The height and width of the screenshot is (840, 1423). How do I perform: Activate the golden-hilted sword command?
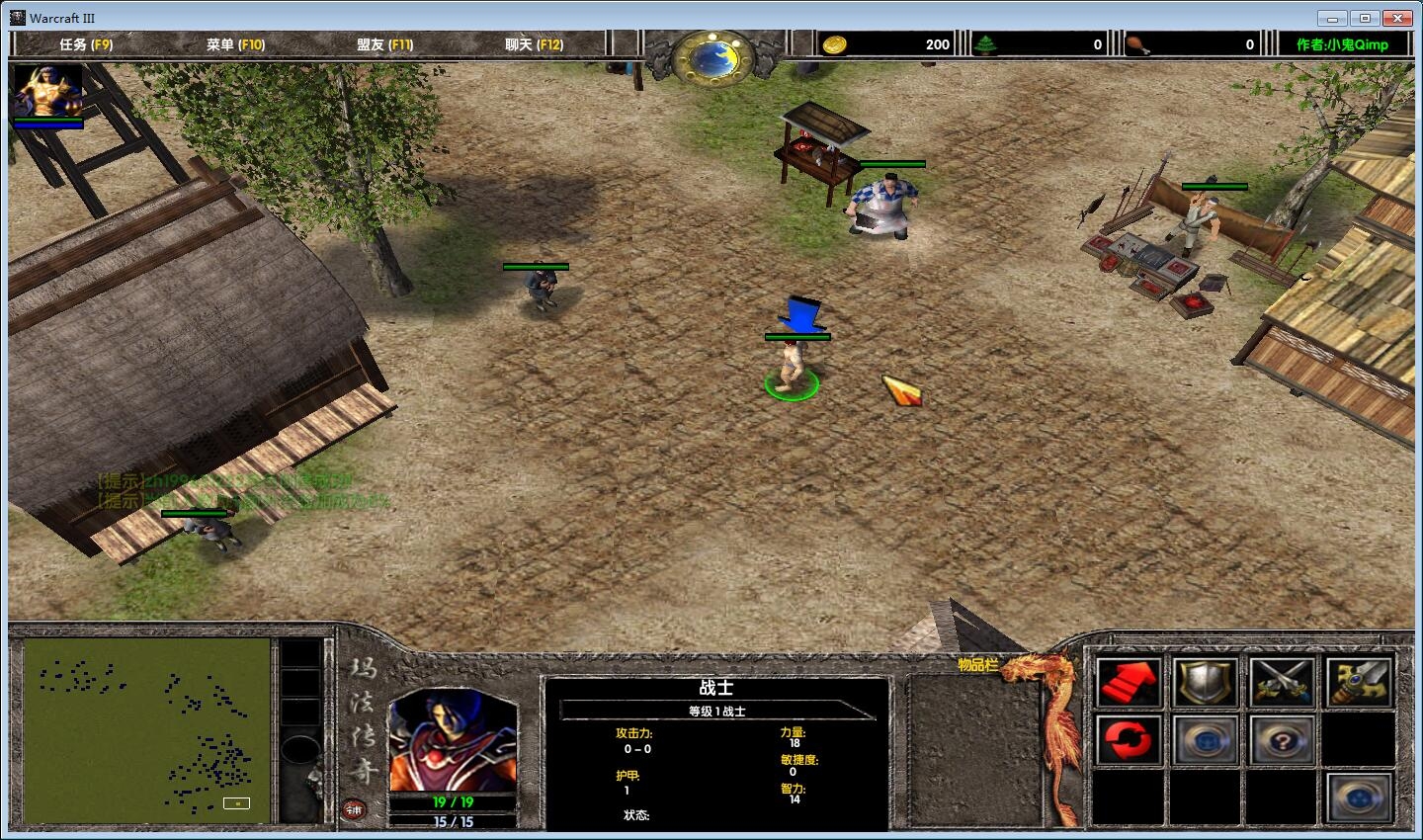point(1359,682)
